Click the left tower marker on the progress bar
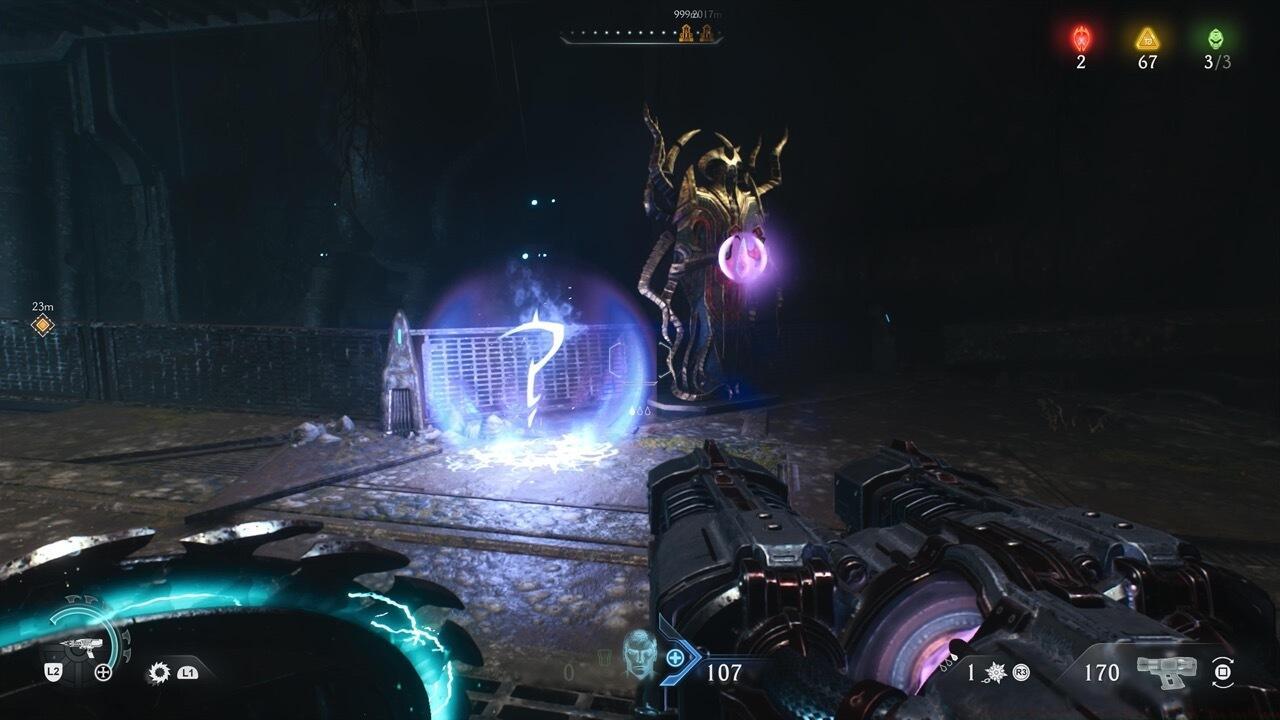 (x=686, y=34)
